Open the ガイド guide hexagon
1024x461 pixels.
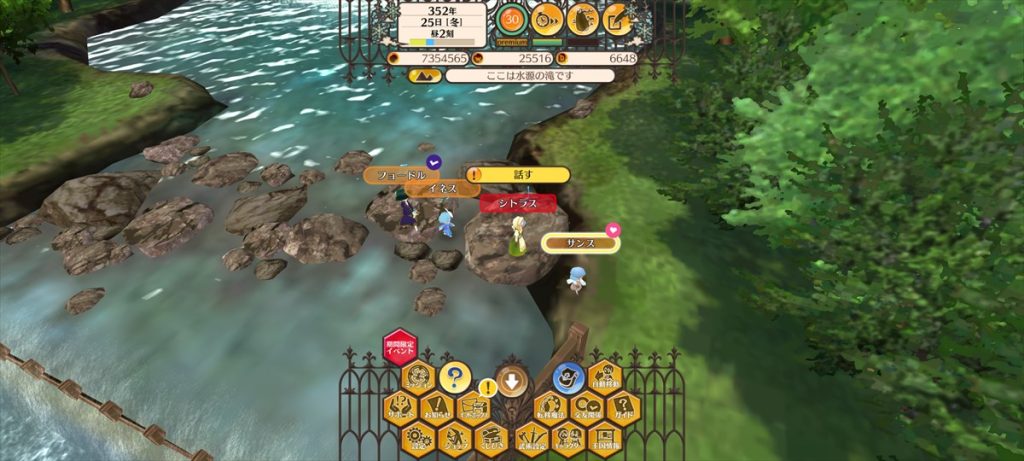click(x=623, y=408)
